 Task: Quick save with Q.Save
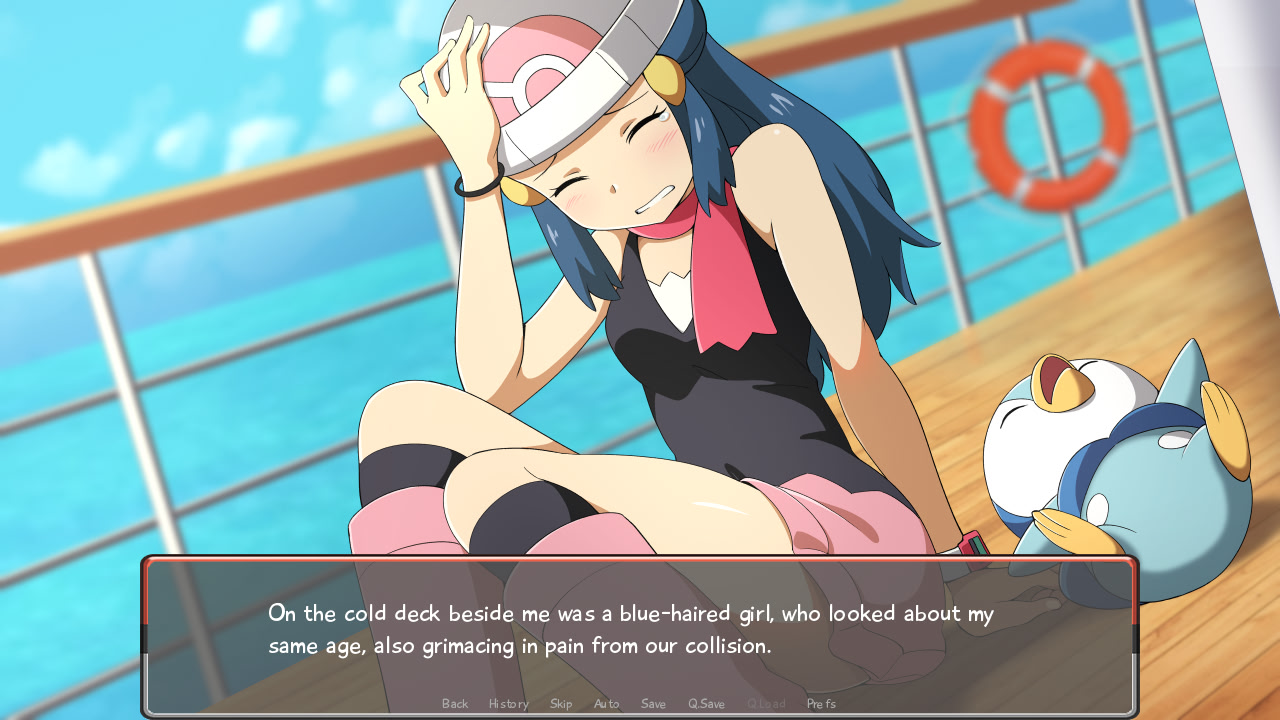tap(706, 704)
